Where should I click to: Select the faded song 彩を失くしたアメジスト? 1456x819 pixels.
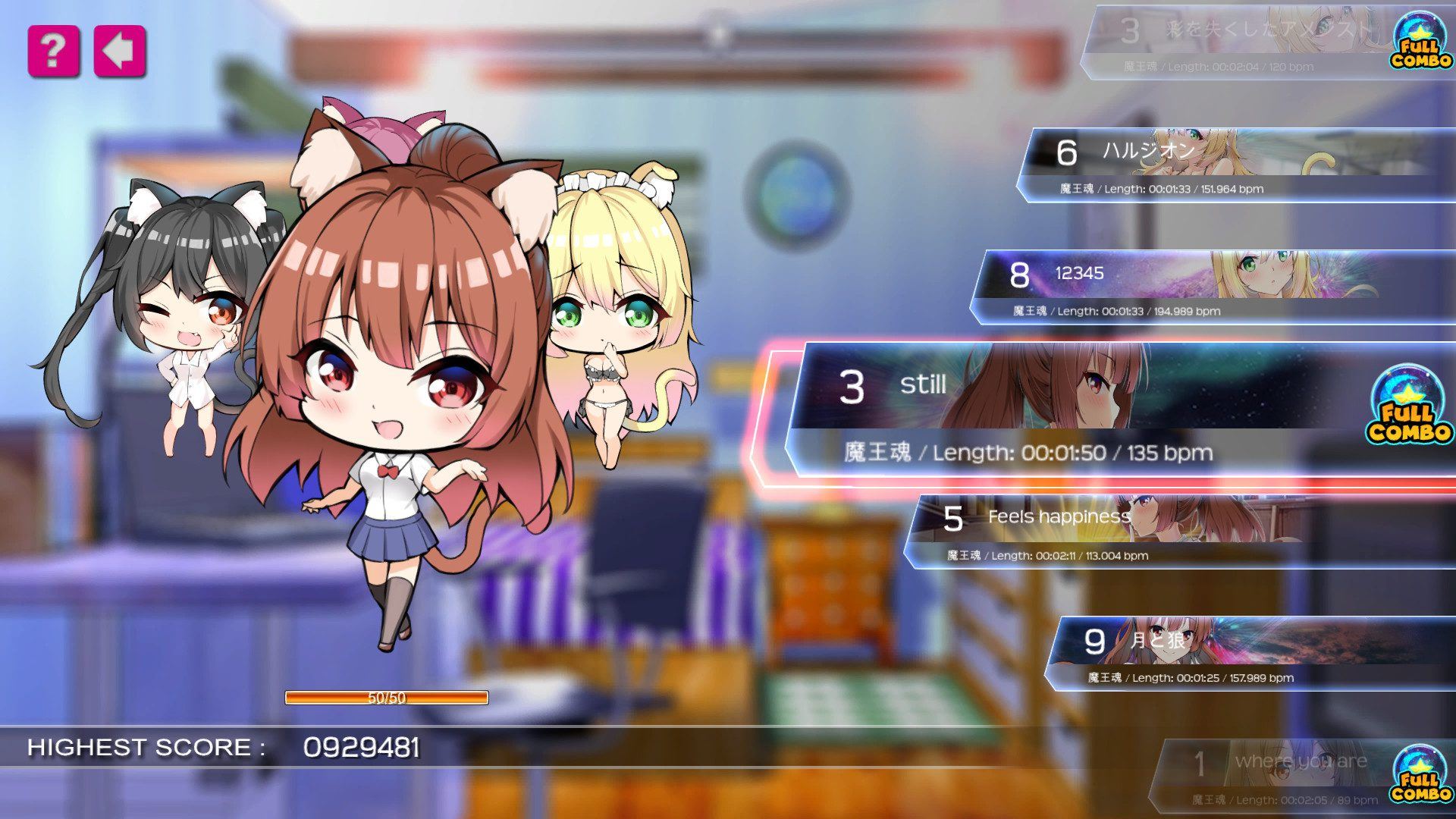1244,42
